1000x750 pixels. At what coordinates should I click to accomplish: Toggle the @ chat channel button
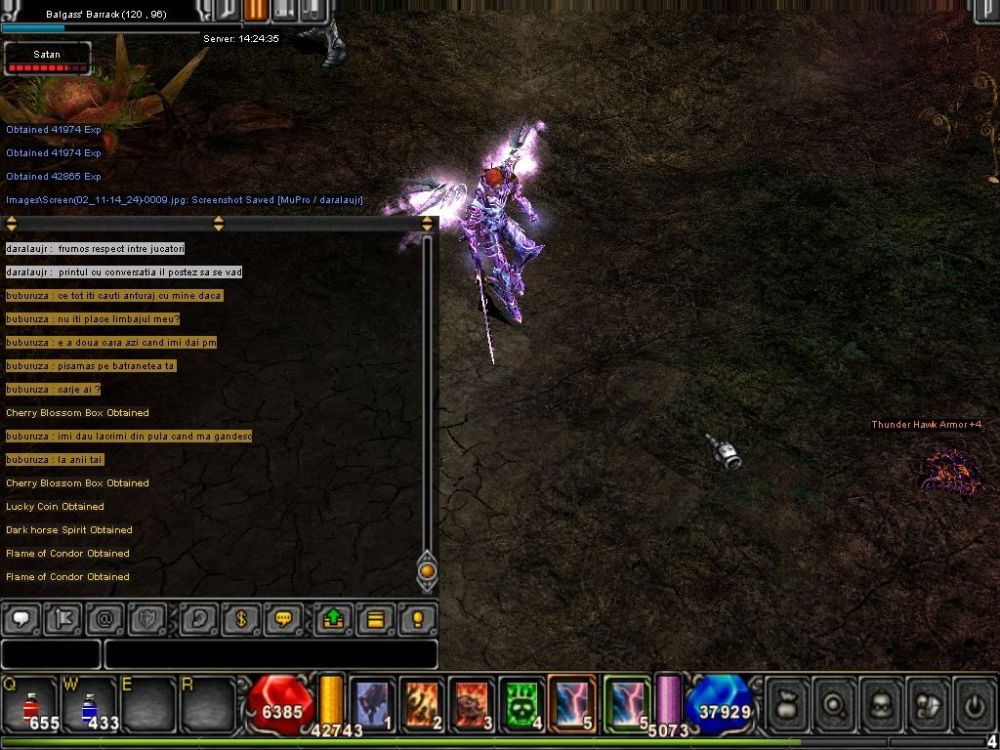[x=104, y=619]
